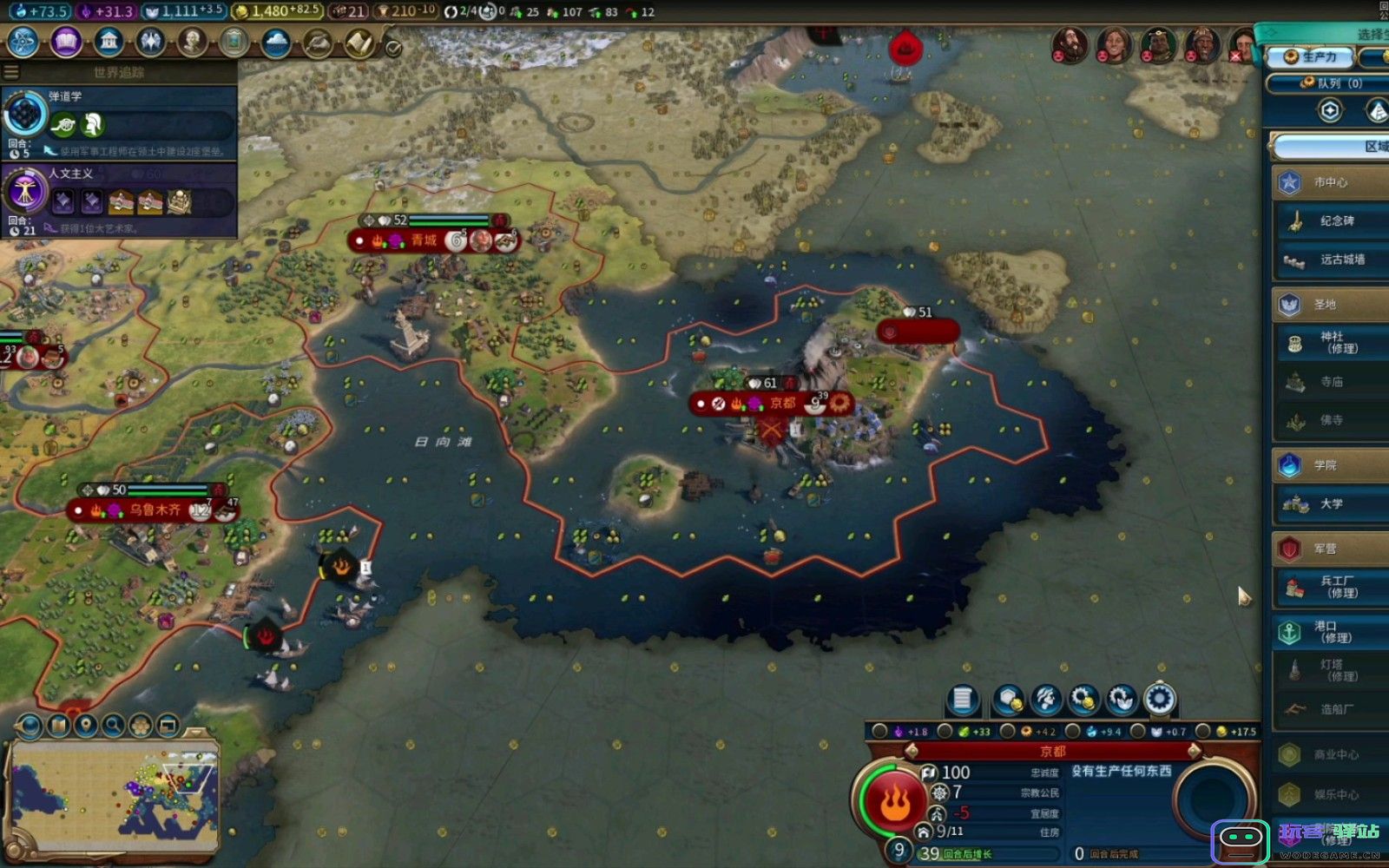Choose 远古城墙 in the production list

(1336, 260)
